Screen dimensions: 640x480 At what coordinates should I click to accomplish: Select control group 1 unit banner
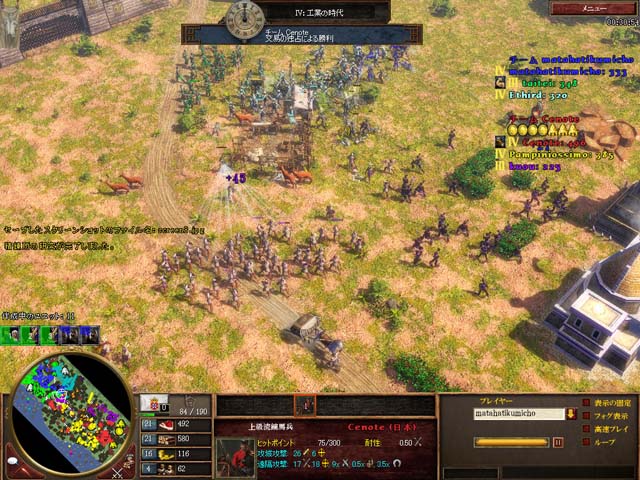coord(13,335)
